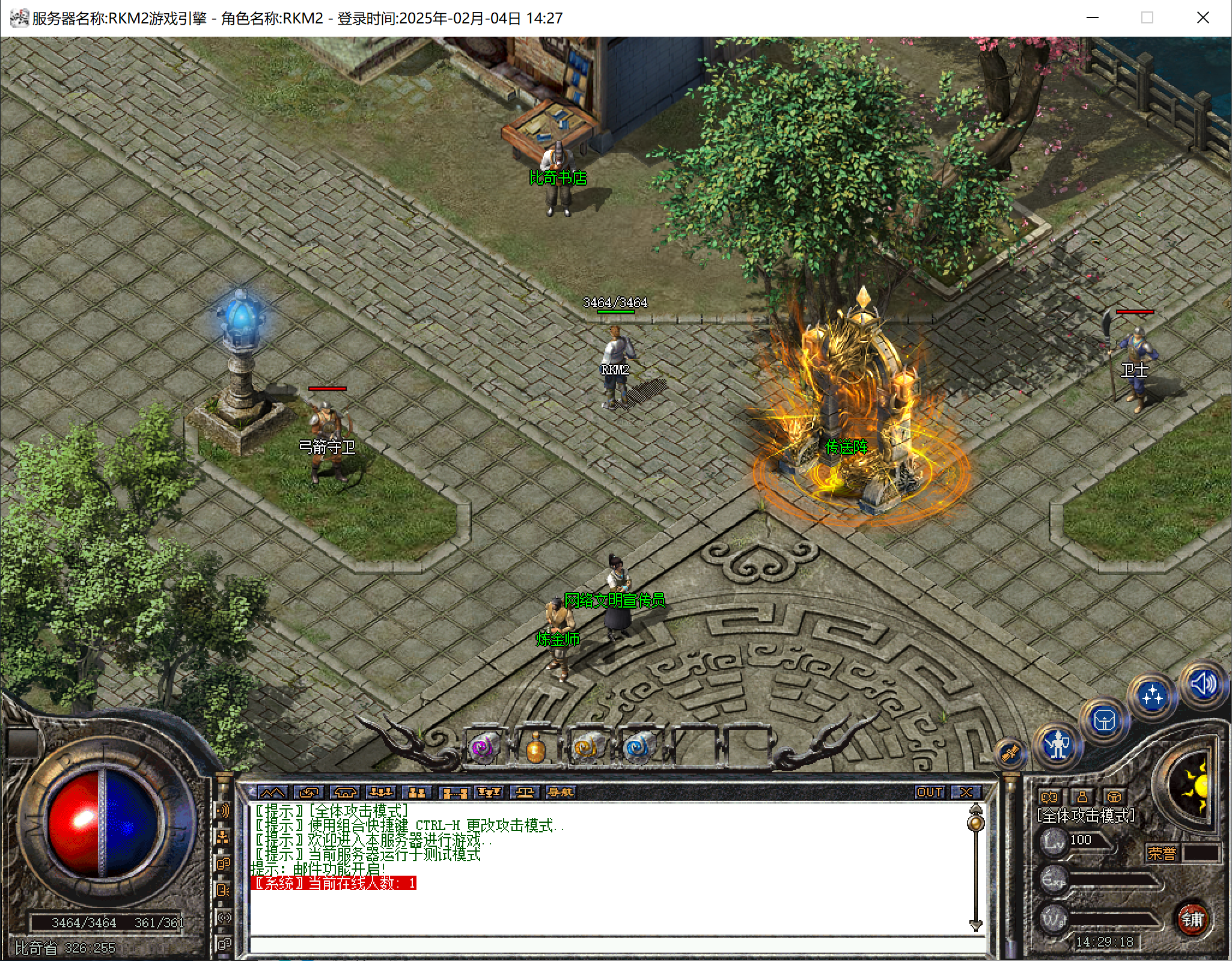Click the mountain-shaped minimap toolbar button
Image resolution: width=1232 pixels, height=961 pixels.
(272, 792)
